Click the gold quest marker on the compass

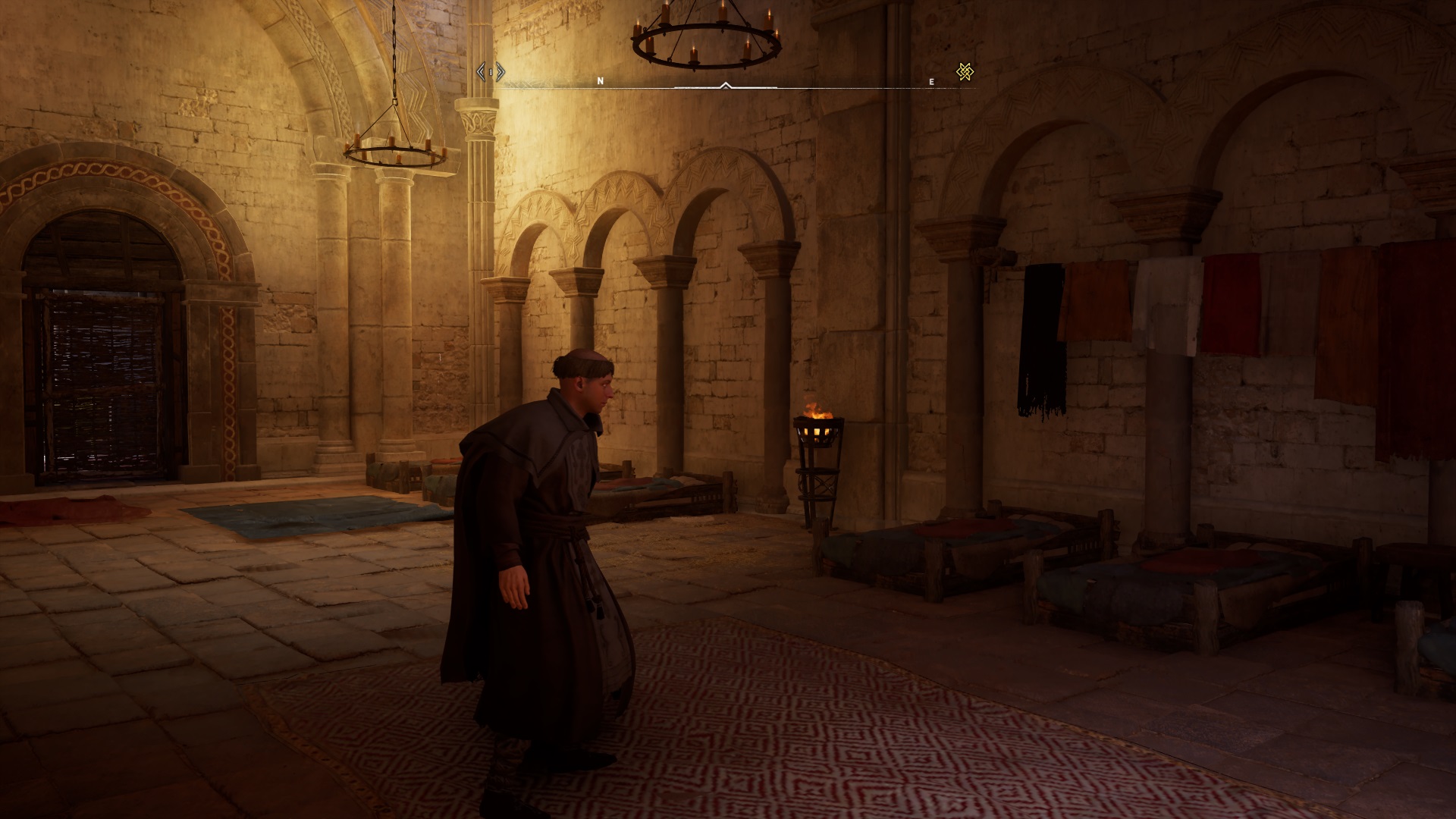[965, 72]
